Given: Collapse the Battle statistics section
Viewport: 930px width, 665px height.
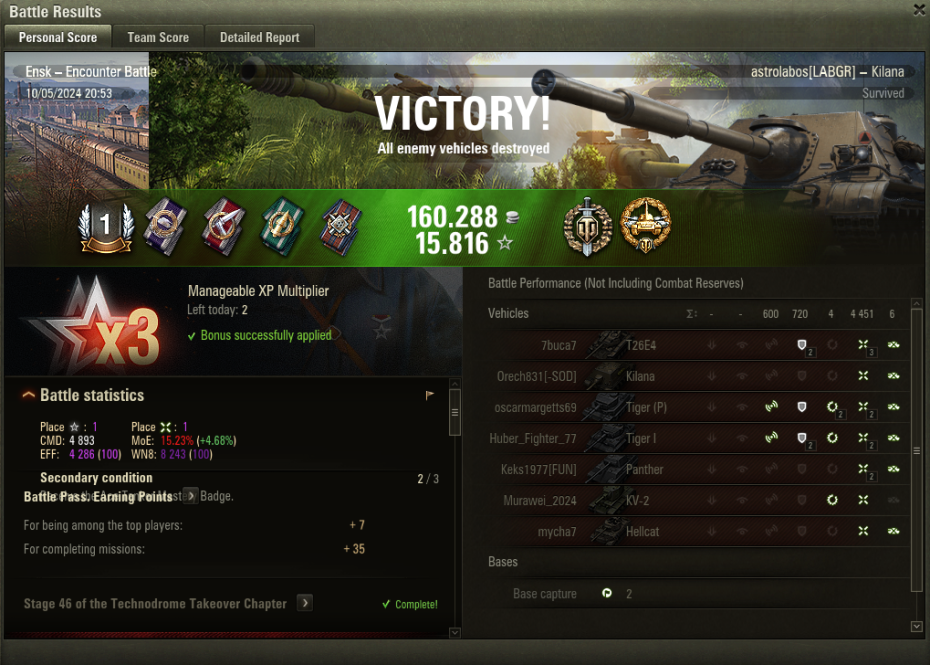Looking at the screenshot, I should [x=29, y=396].
